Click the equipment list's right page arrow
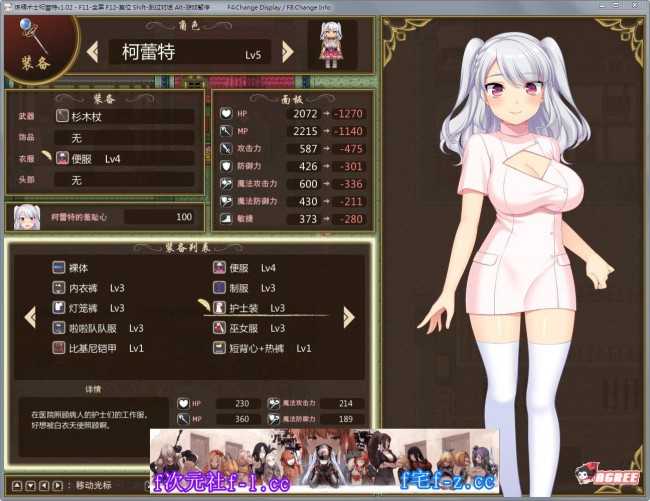The width and height of the screenshot is (650, 501). [x=348, y=317]
